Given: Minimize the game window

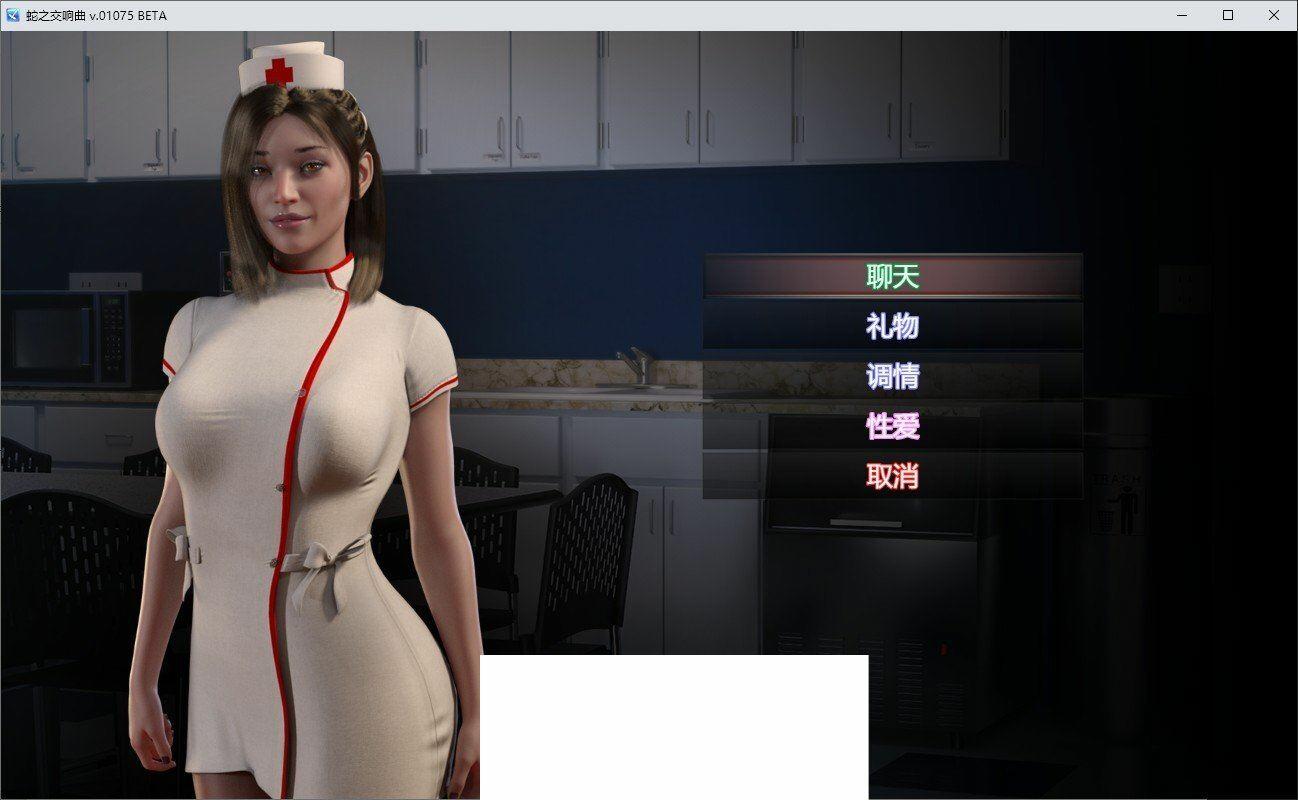Looking at the screenshot, I should [x=1182, y=15].
